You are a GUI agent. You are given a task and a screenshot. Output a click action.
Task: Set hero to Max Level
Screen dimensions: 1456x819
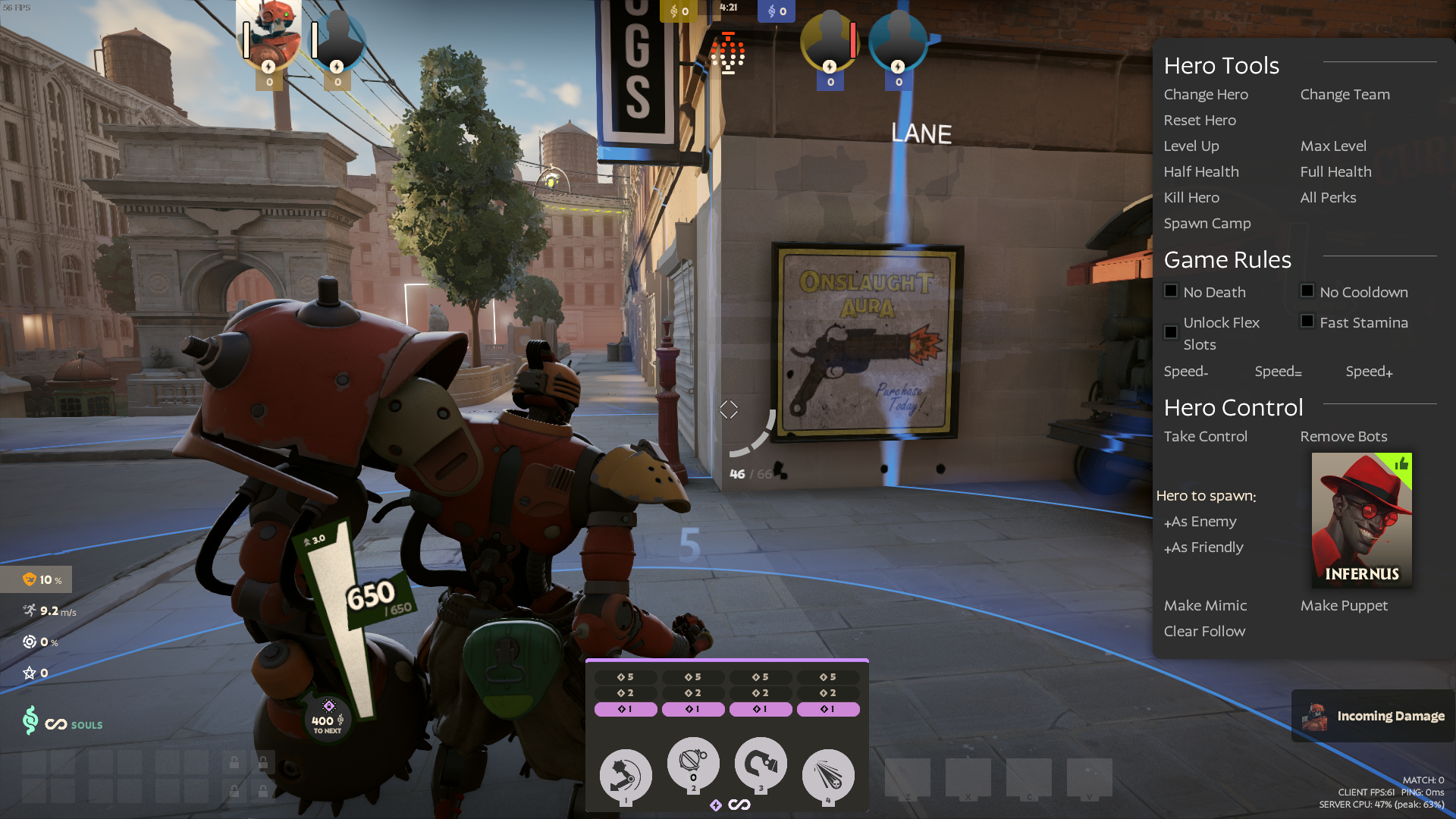point(1333,146)
